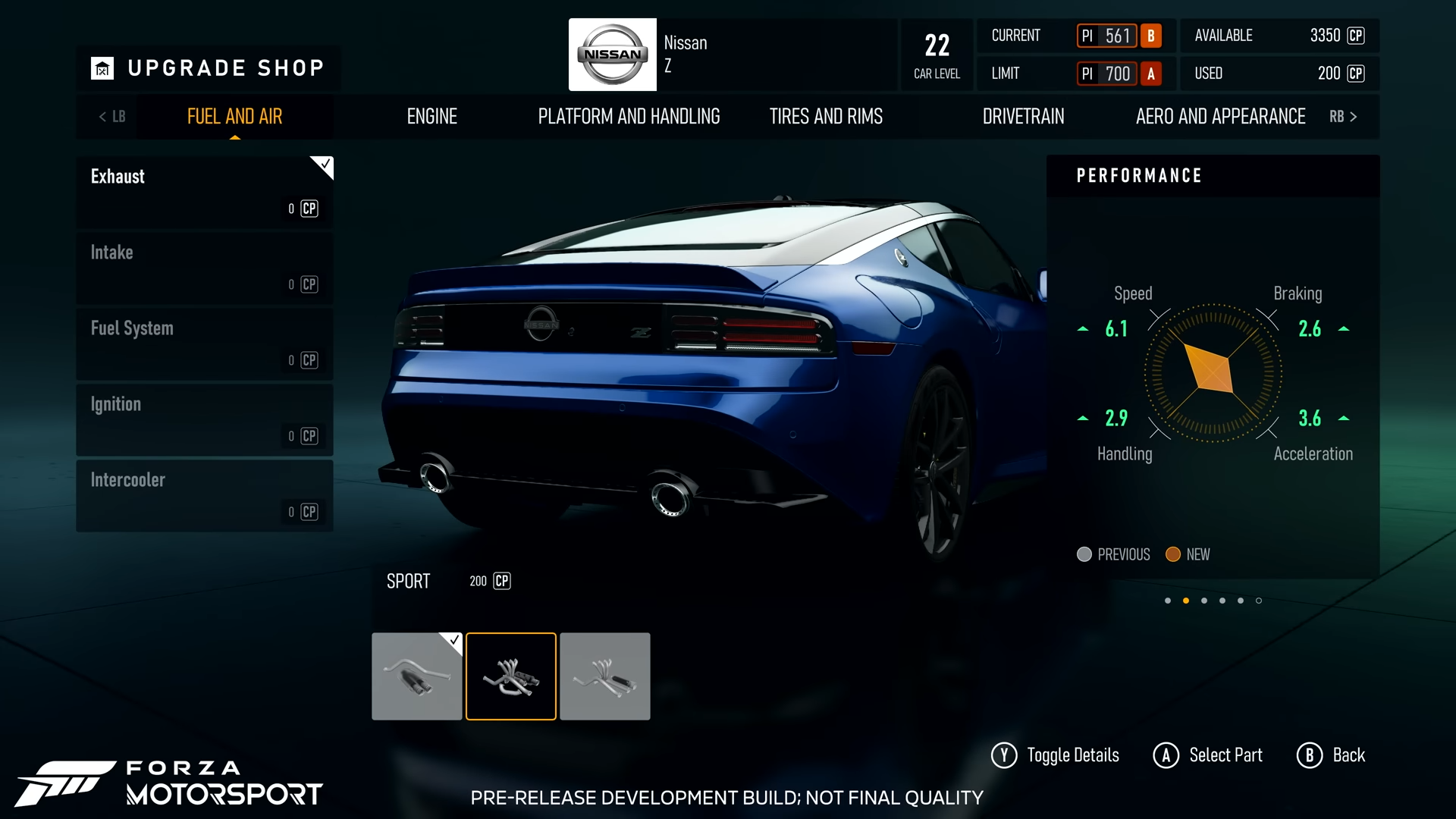Go to Aero and Appearance tab
This screenshot has height=819, width=1456.
(1220, 116)
